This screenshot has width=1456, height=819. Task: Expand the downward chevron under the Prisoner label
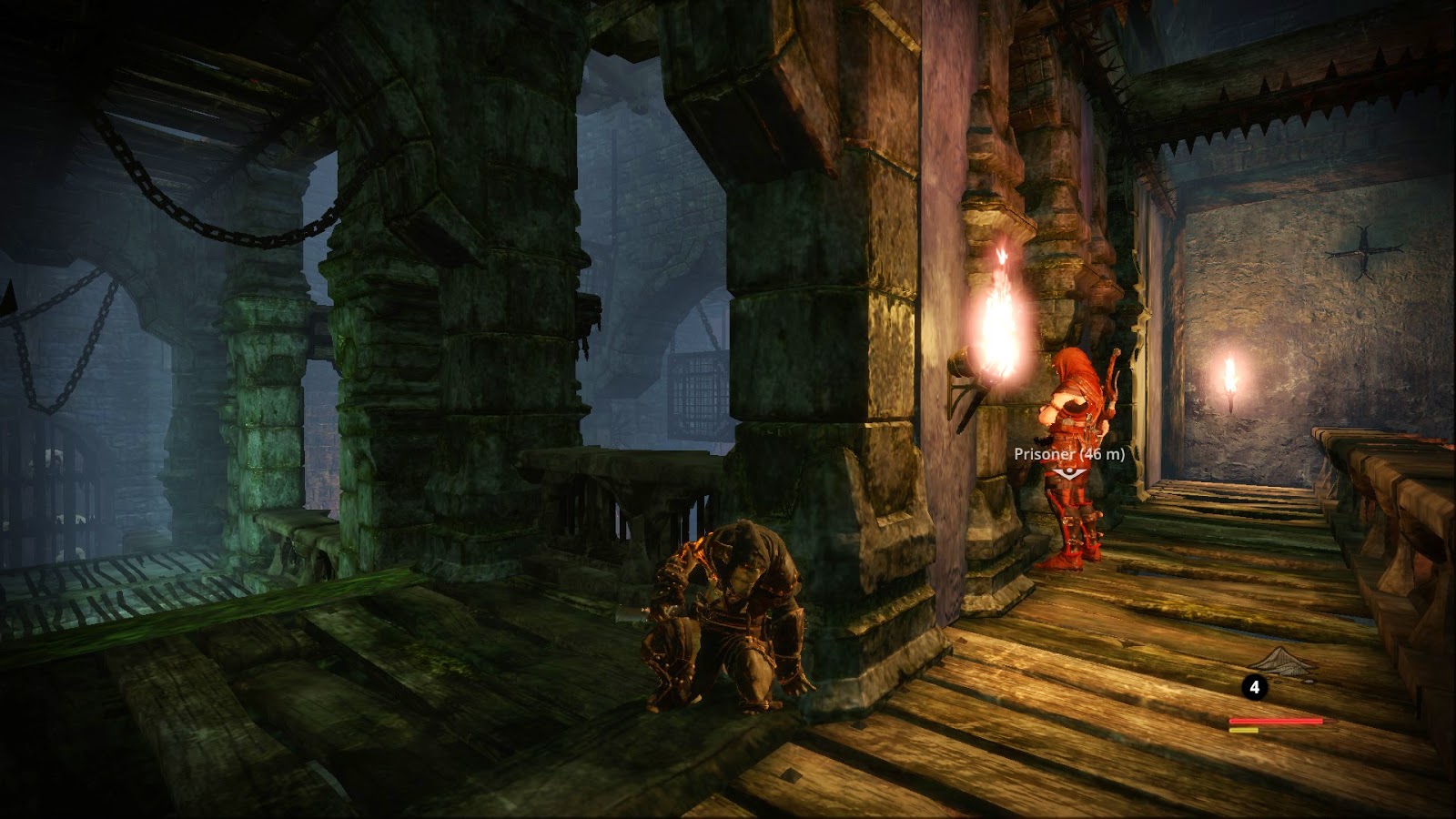tap(1069, 474)
